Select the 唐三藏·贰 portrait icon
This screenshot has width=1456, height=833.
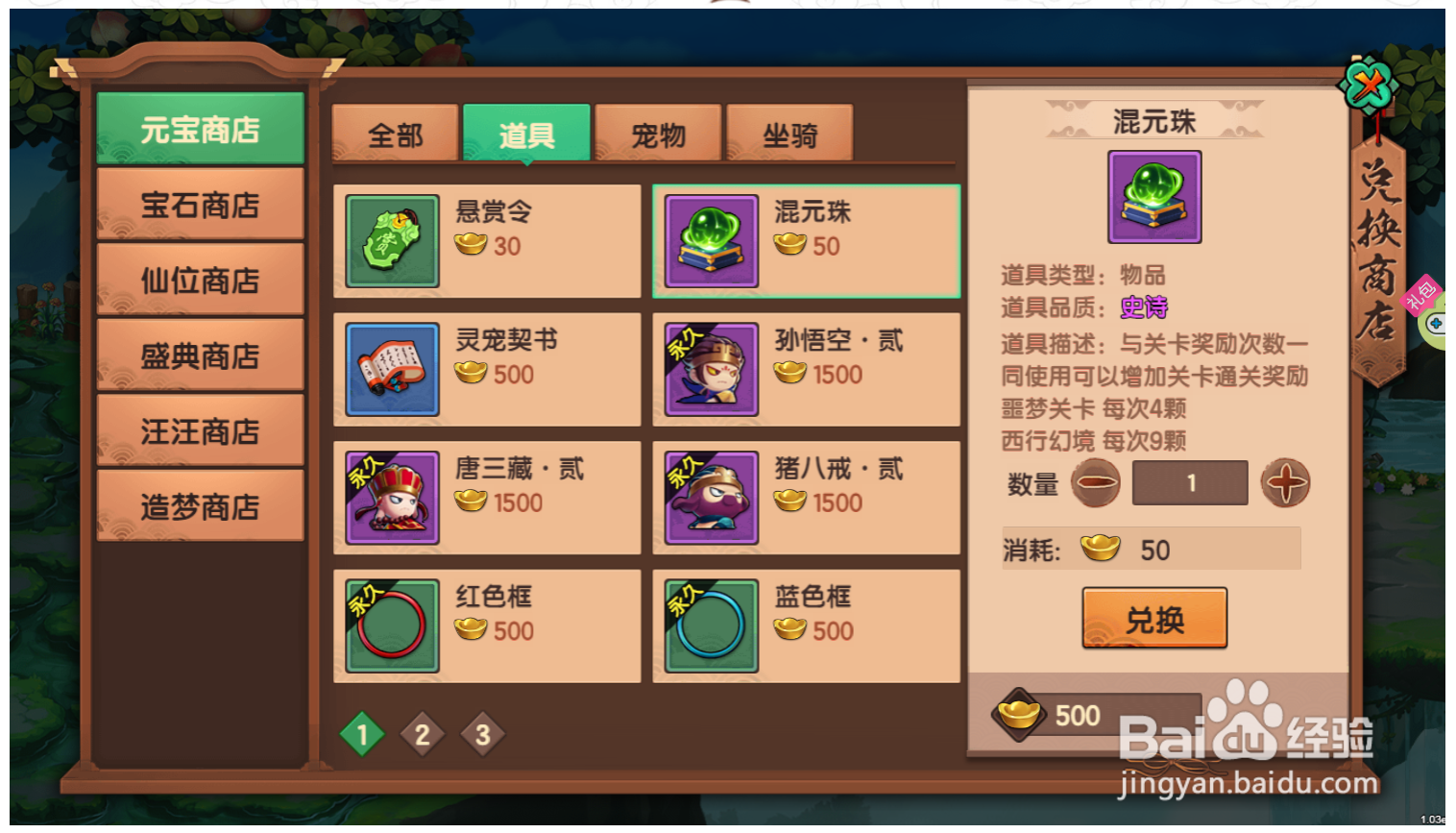pos(392,498)
